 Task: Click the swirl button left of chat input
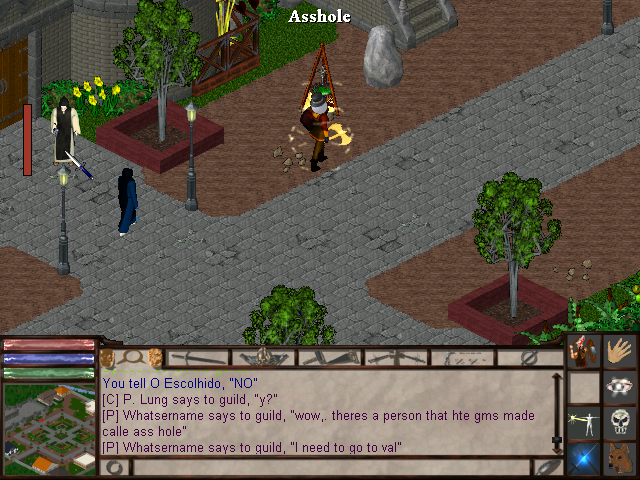coord(116,467)
